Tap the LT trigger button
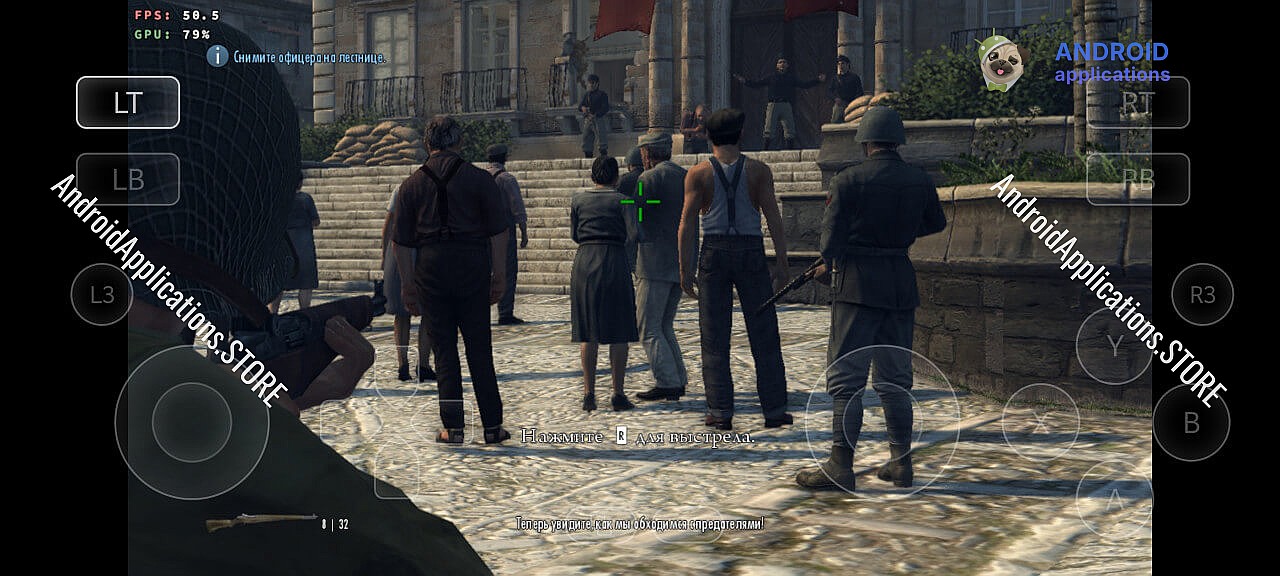1280x576 pixels. tap(128, 102)
